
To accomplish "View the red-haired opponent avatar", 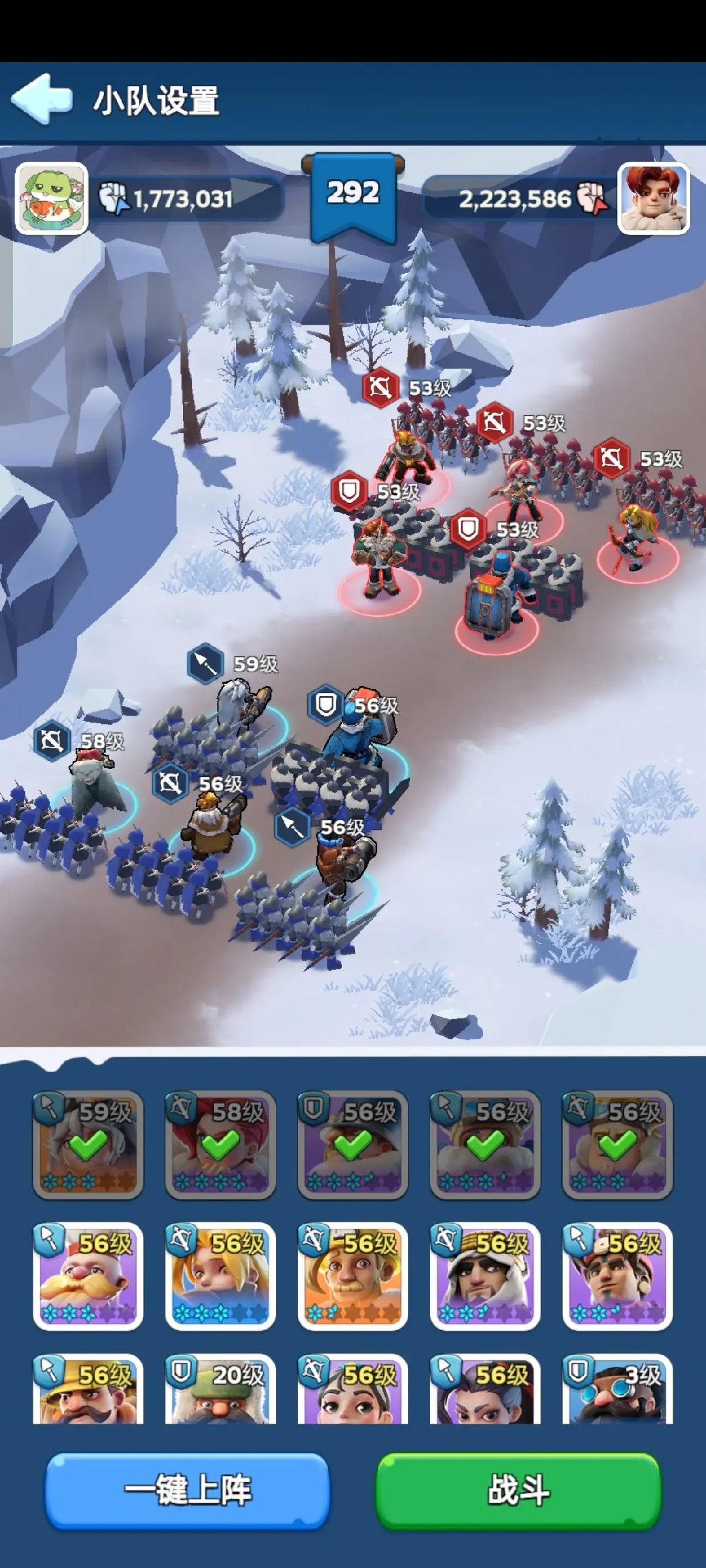I will (x=653, y=198).
